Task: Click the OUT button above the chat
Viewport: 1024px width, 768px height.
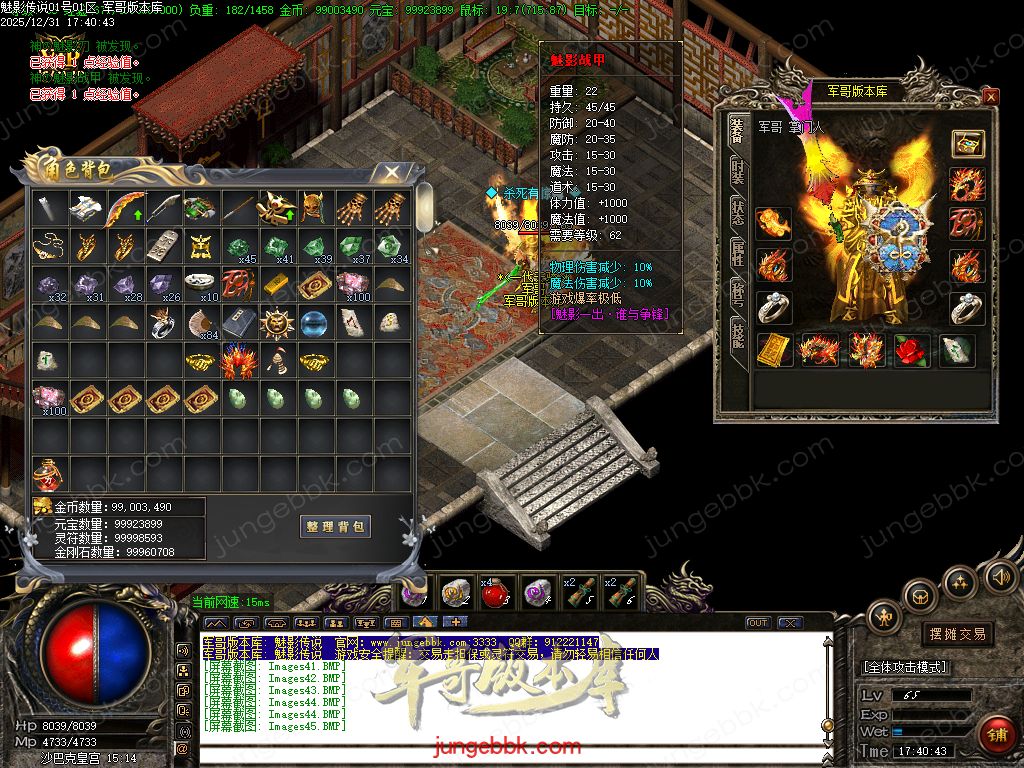Action: point(758,623)
